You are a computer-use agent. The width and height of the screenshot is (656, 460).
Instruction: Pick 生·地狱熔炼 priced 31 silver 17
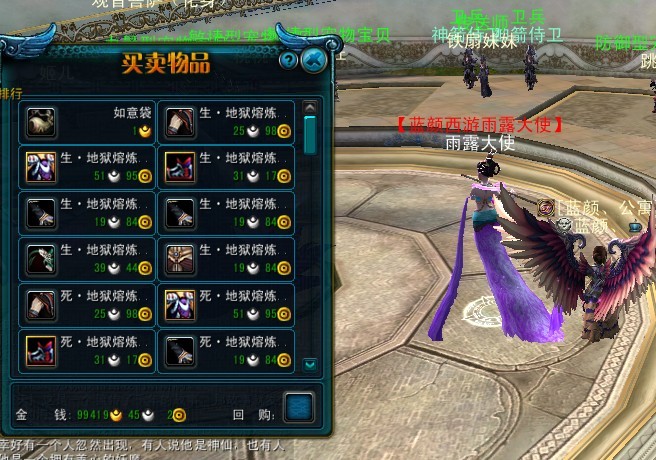(x=227, y=167)
